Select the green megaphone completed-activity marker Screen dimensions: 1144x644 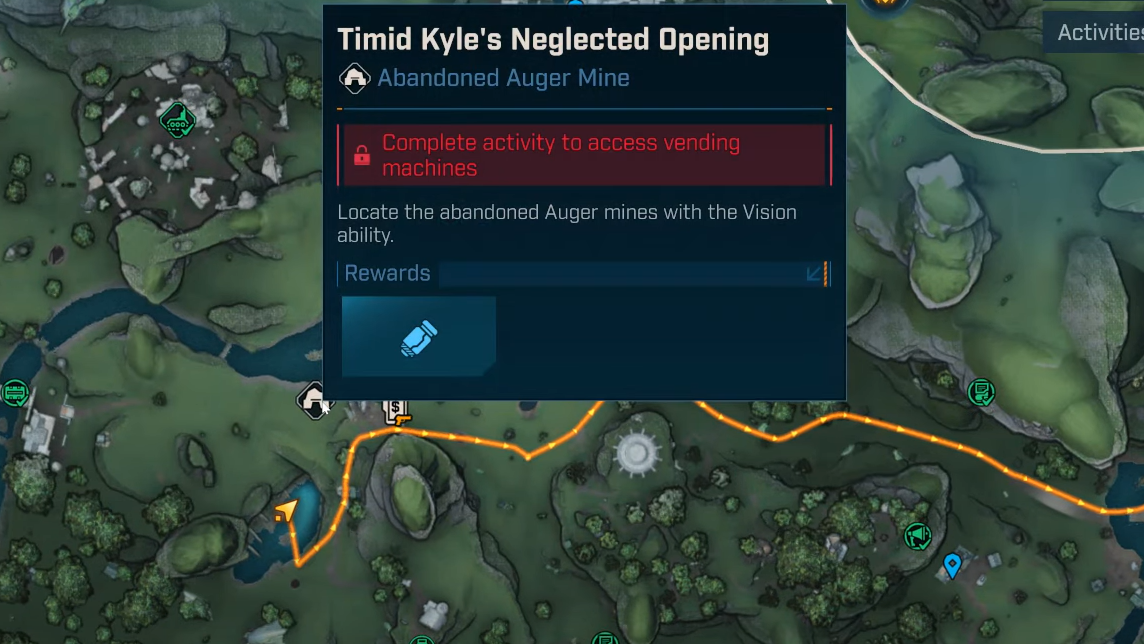click(916, 537)
